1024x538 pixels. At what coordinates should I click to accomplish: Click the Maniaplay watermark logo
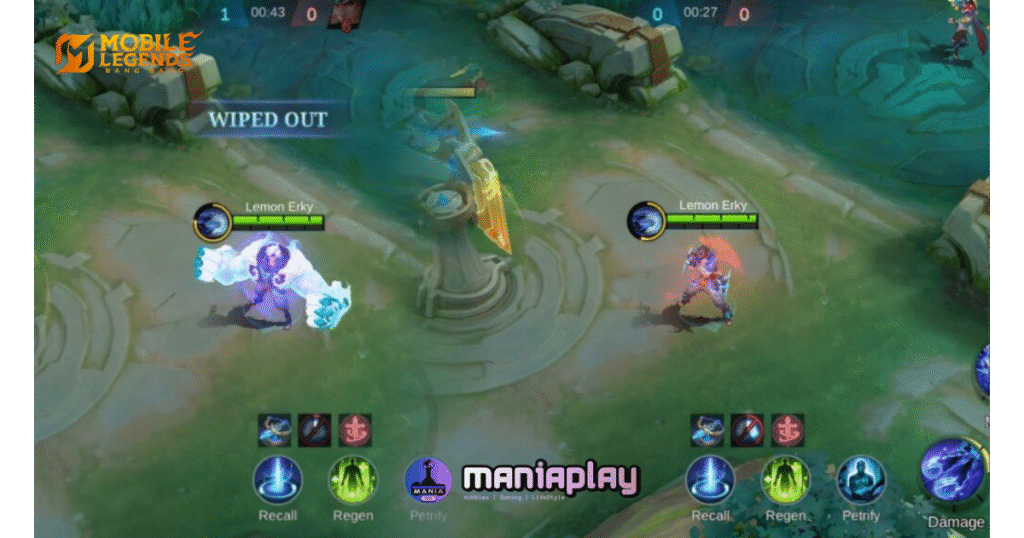(x=550, y=480)
